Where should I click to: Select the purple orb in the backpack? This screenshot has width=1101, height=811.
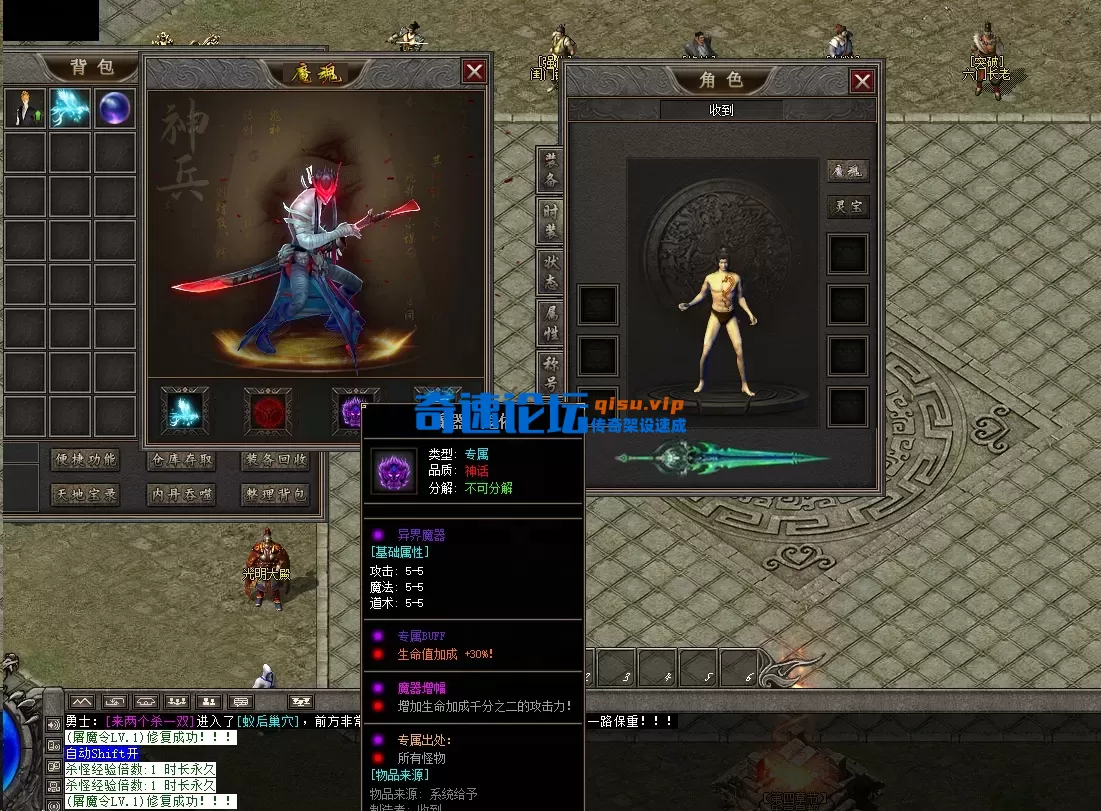click(115, 108)
